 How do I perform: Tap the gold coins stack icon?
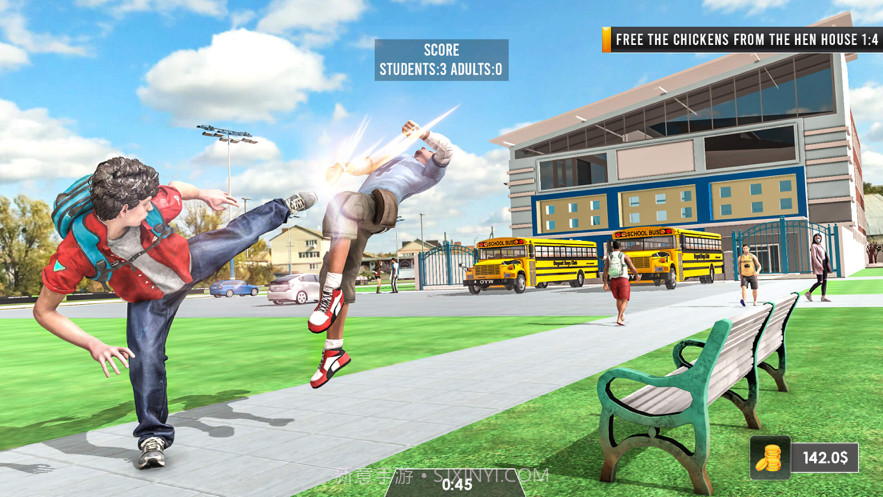click(769, 458)
